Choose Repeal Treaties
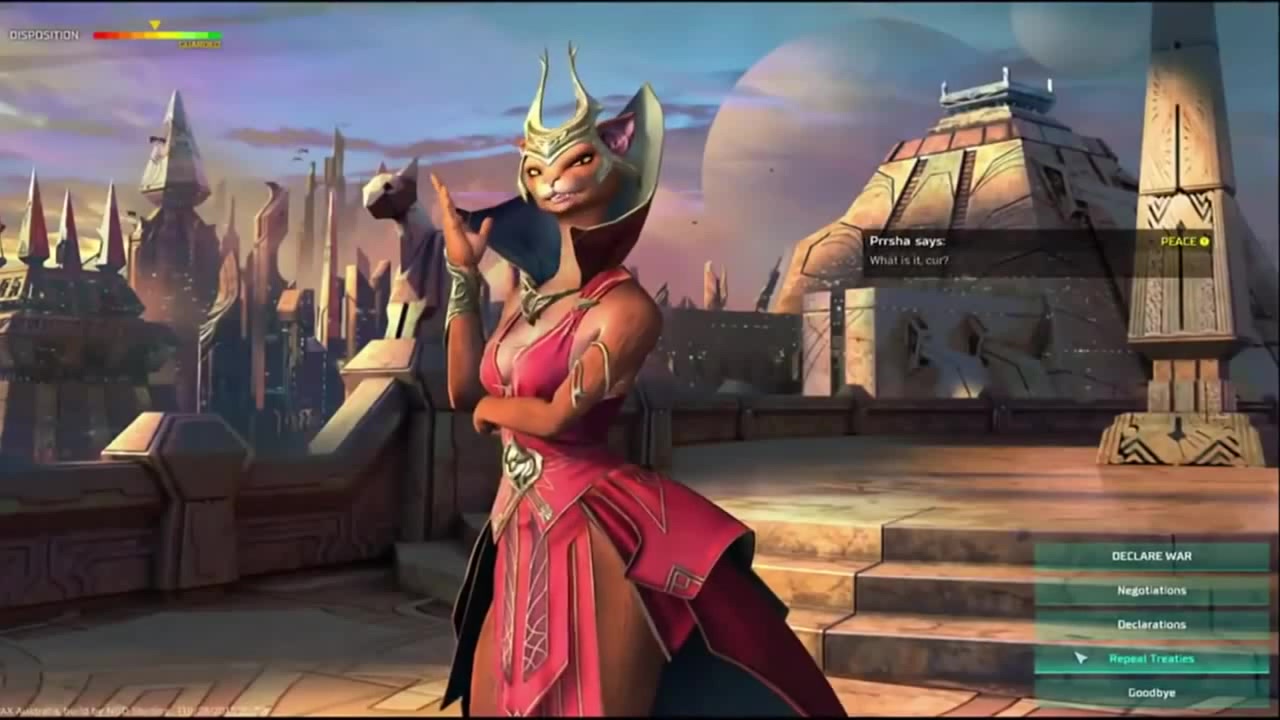This screenshot has height=720, width=1280. 1151,658
